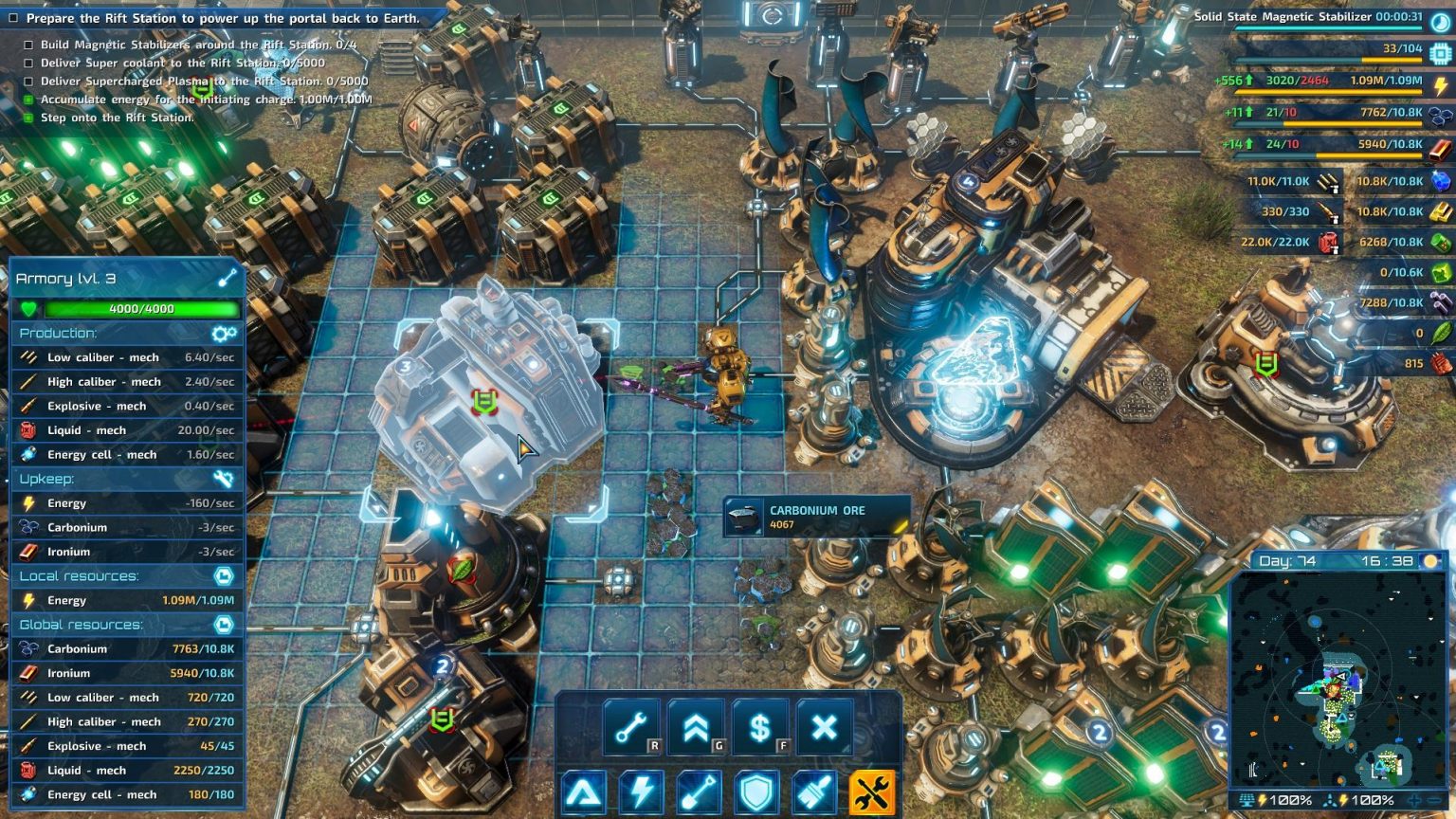1456x819 pixels.
Task: Click the Armory health bar
Action: click(133, 308)
